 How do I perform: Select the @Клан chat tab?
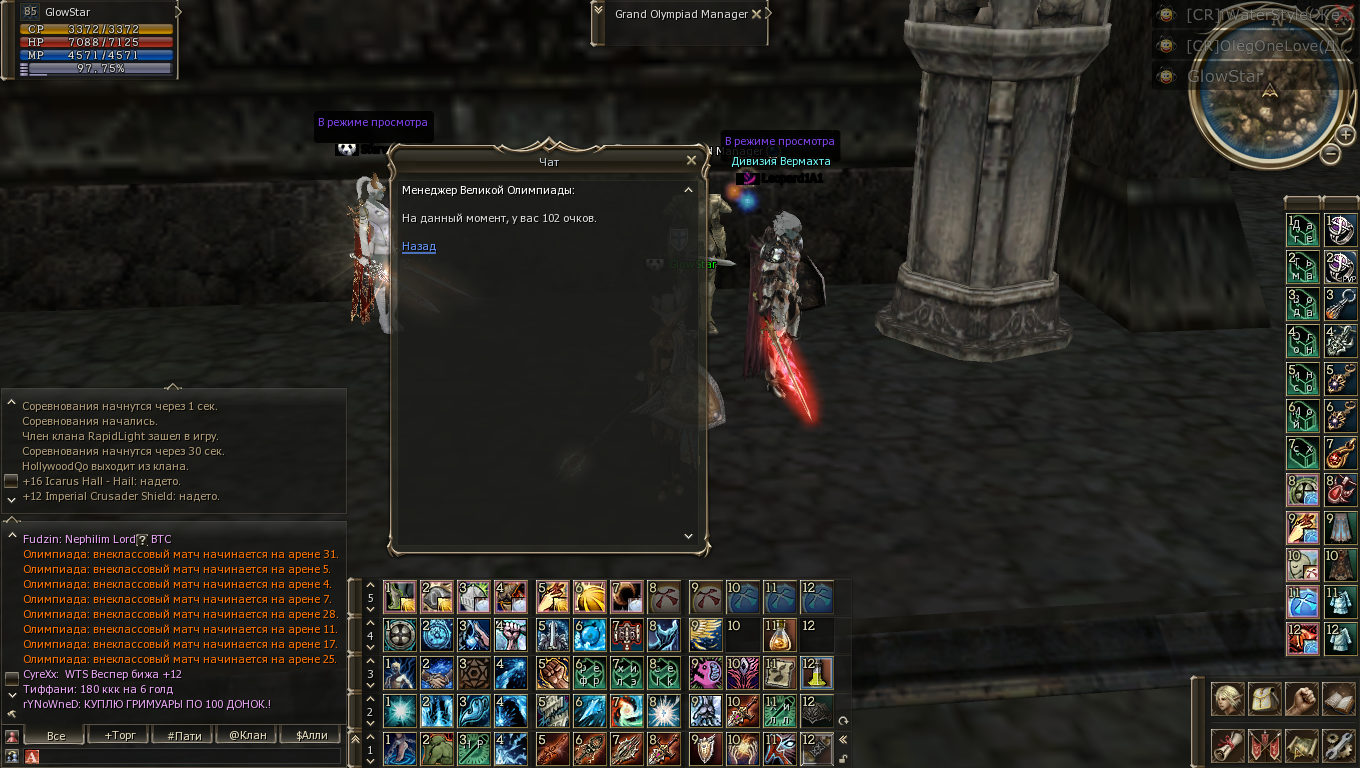[x=248, y=735]
